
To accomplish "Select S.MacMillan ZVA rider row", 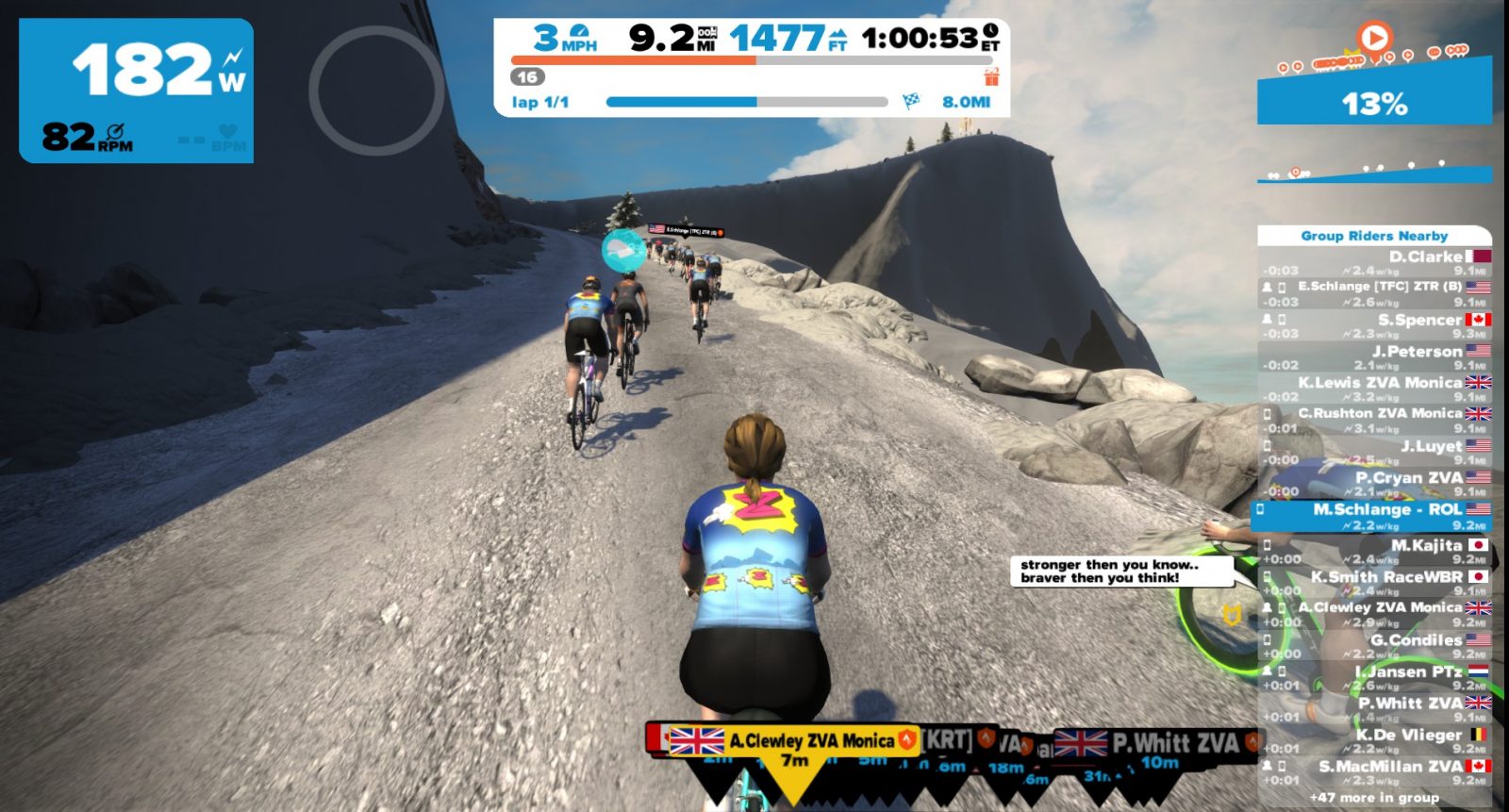I will [1375, 771].
